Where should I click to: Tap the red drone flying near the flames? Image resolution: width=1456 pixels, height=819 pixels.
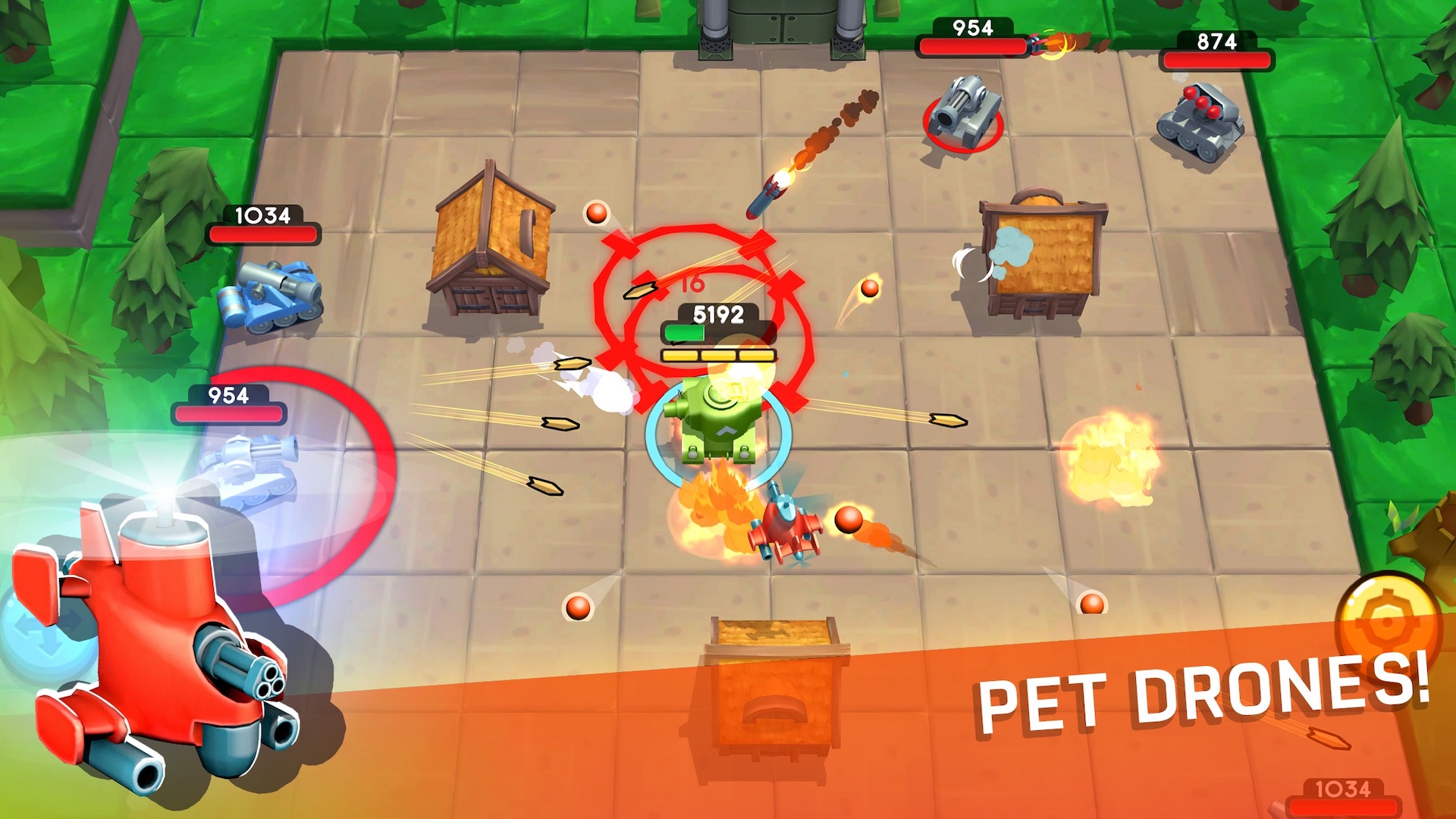coord(785,527)
